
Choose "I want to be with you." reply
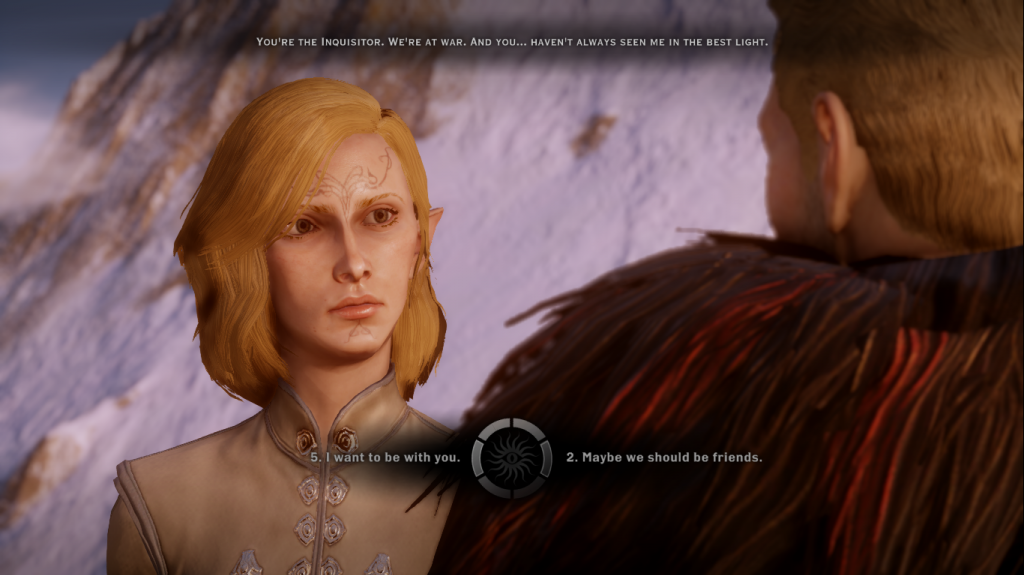point(385,458)
